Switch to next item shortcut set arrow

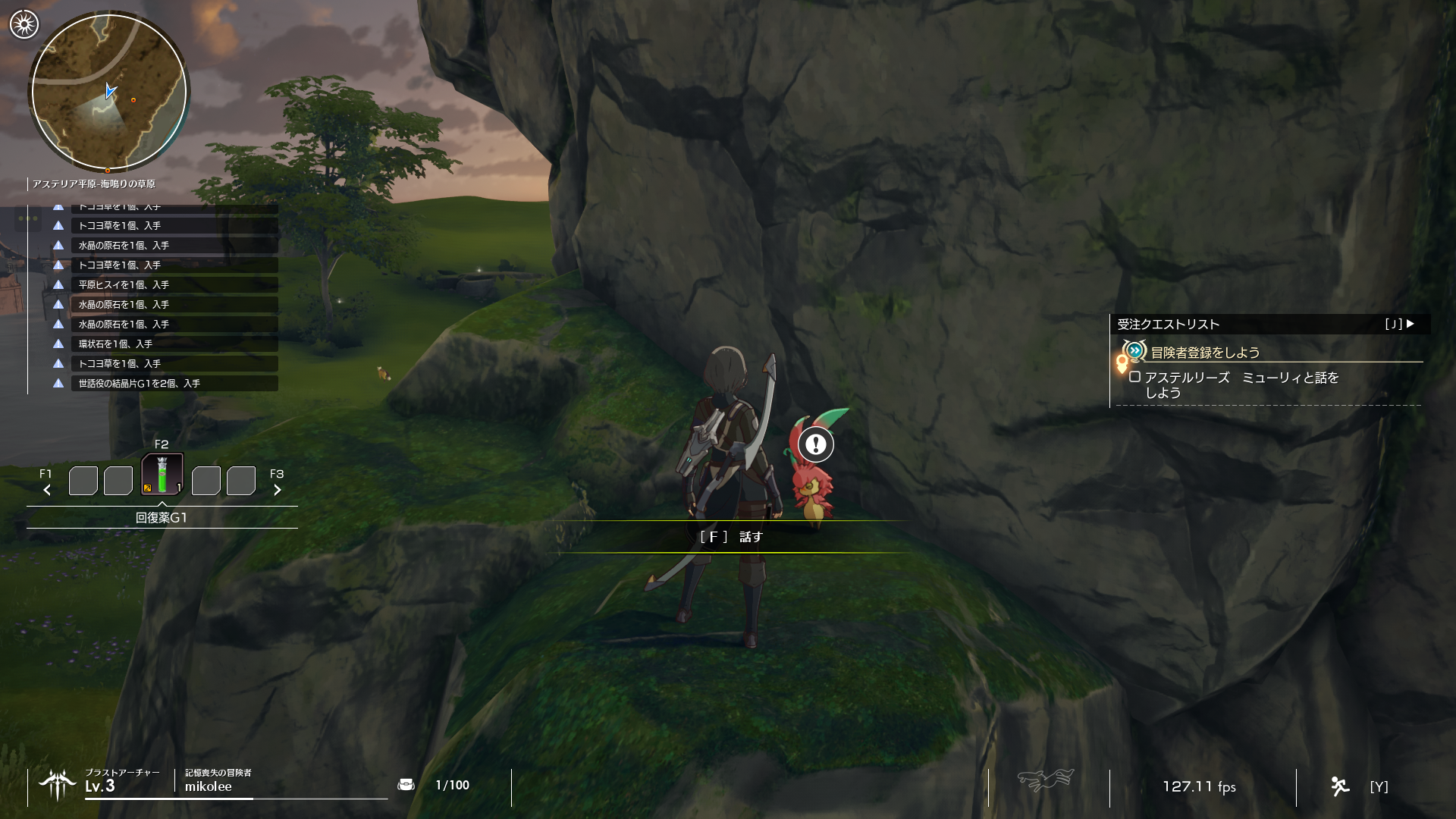[278, 490]
